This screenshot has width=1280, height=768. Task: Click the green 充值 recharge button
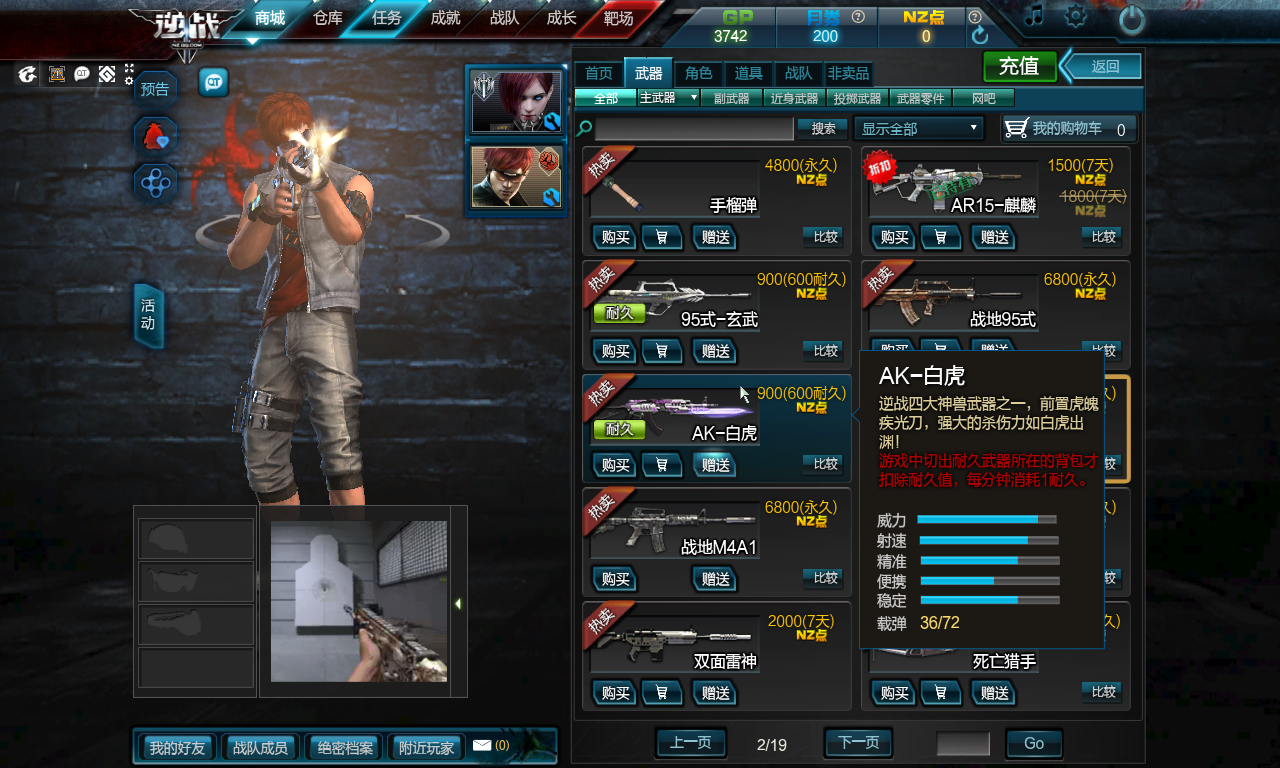tap(1019, 67)
